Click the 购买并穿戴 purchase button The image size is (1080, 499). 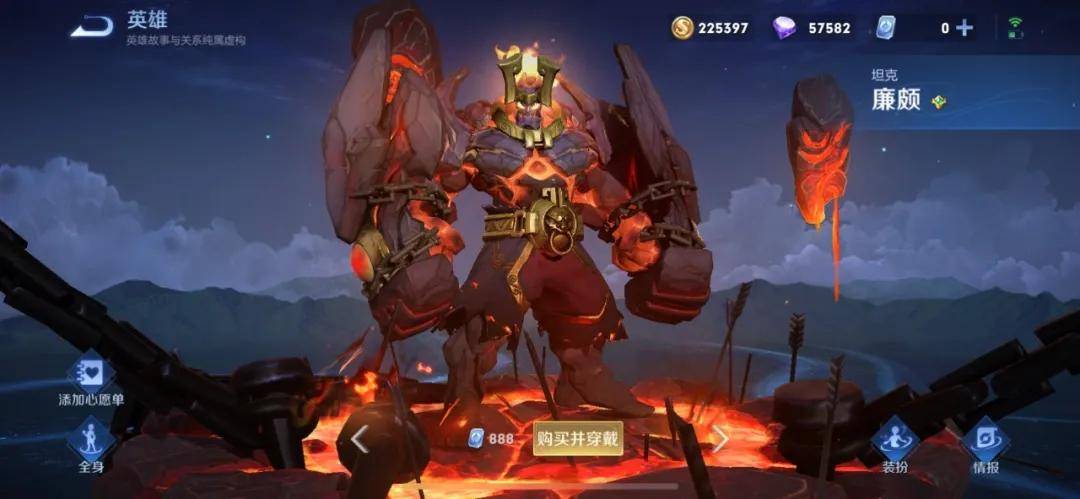[x=578, y=438]
